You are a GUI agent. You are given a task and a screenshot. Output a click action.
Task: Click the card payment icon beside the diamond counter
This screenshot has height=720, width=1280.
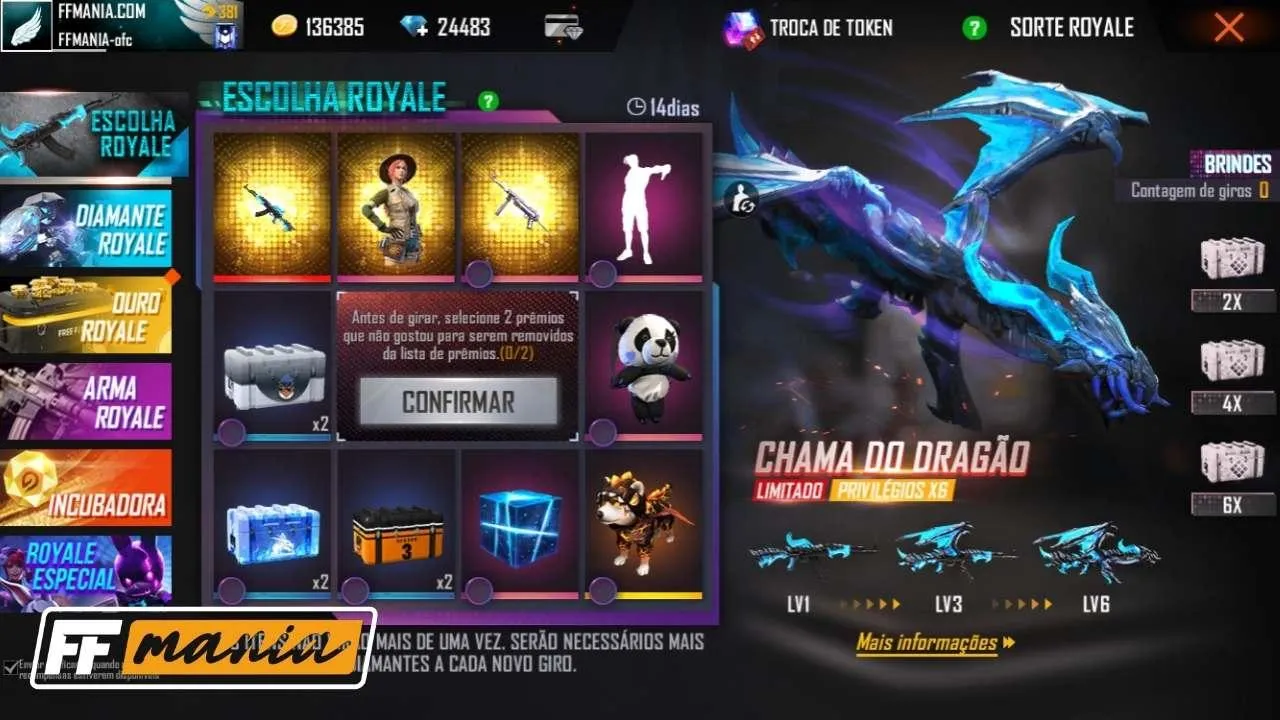point(565,23)
